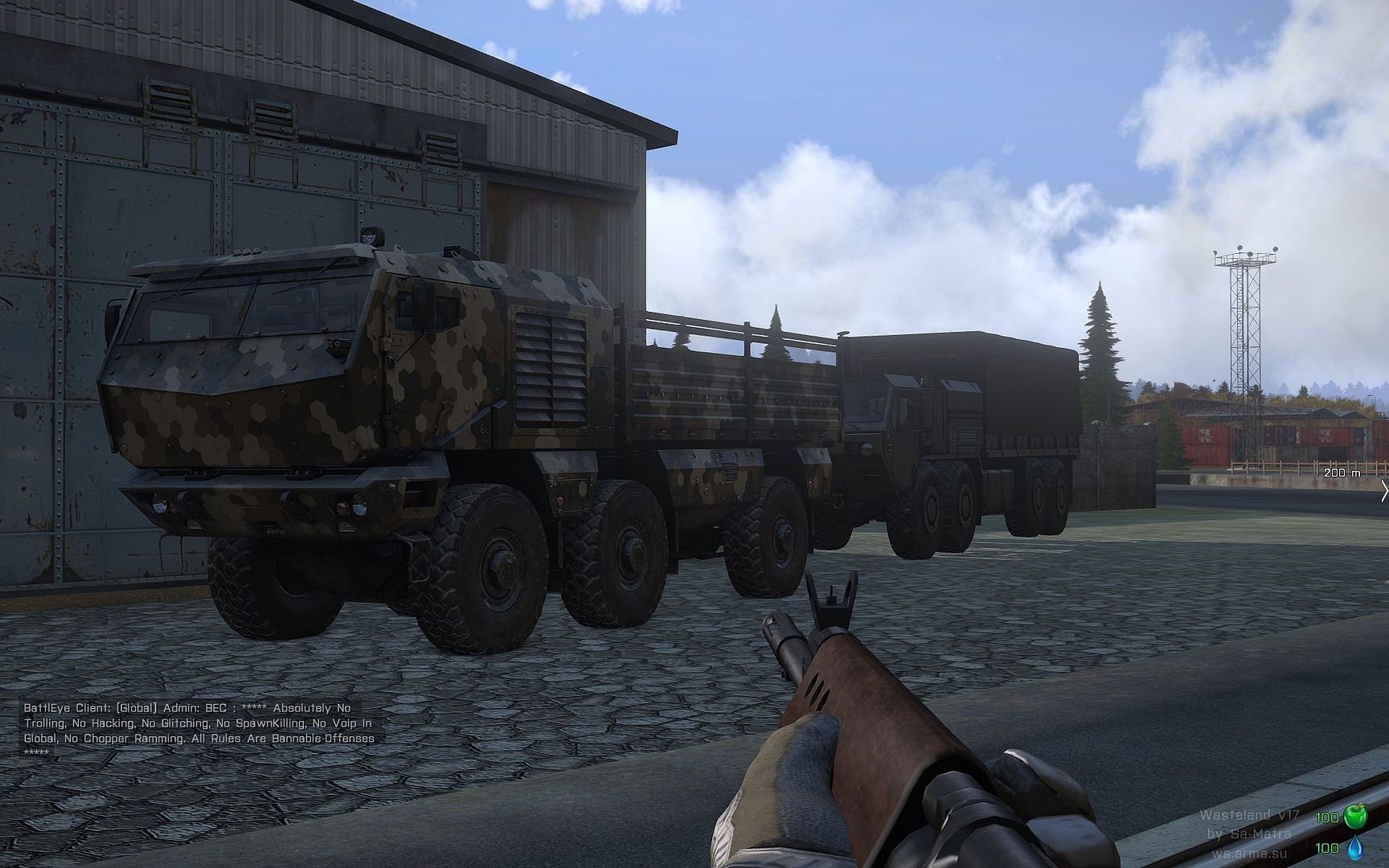
Task: Click the blue water drop thirst icon
Action: click(1354, 846)
